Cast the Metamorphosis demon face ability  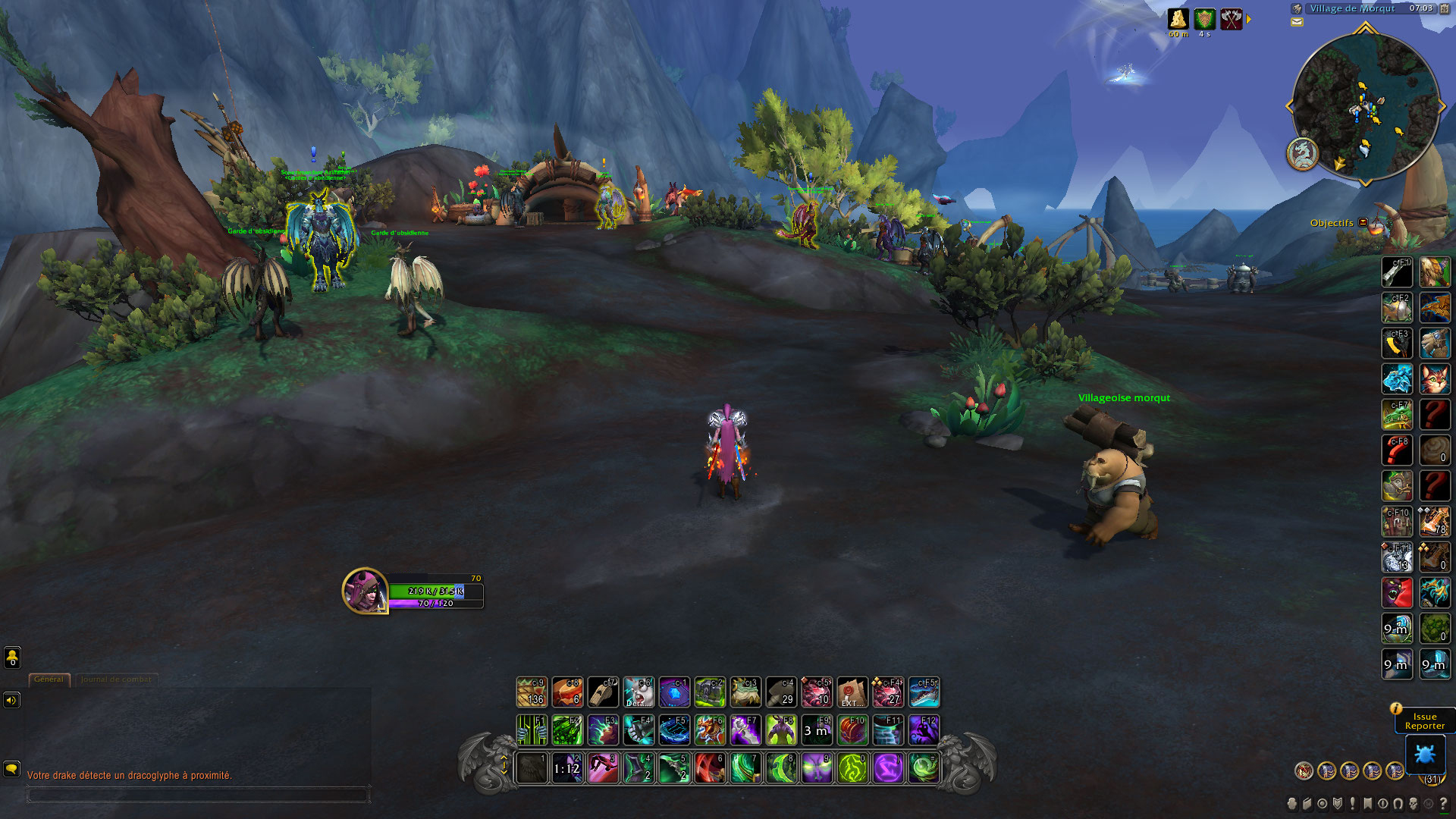point(817,768)
